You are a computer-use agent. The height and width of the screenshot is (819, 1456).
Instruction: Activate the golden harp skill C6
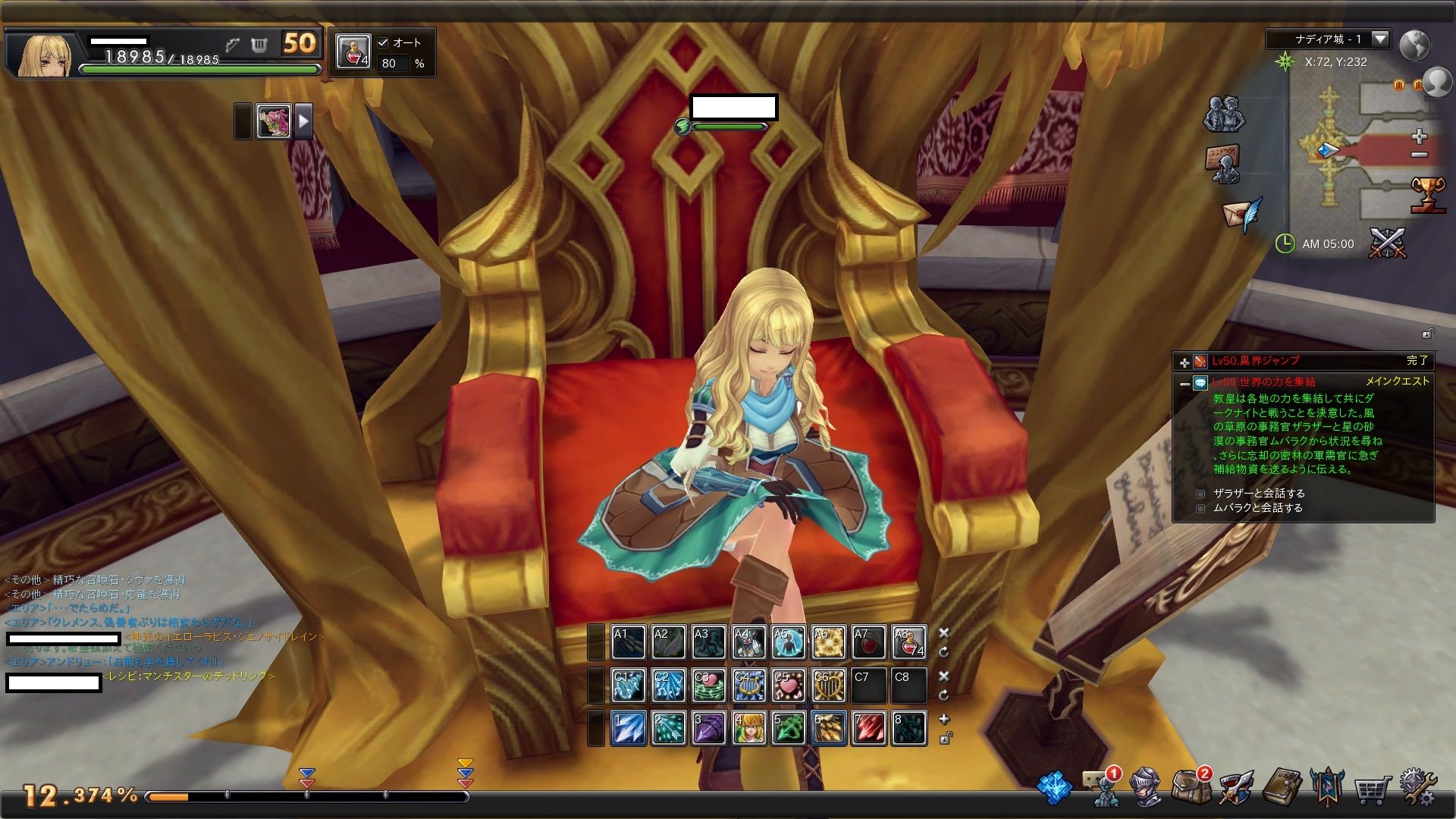pos(829,686)
